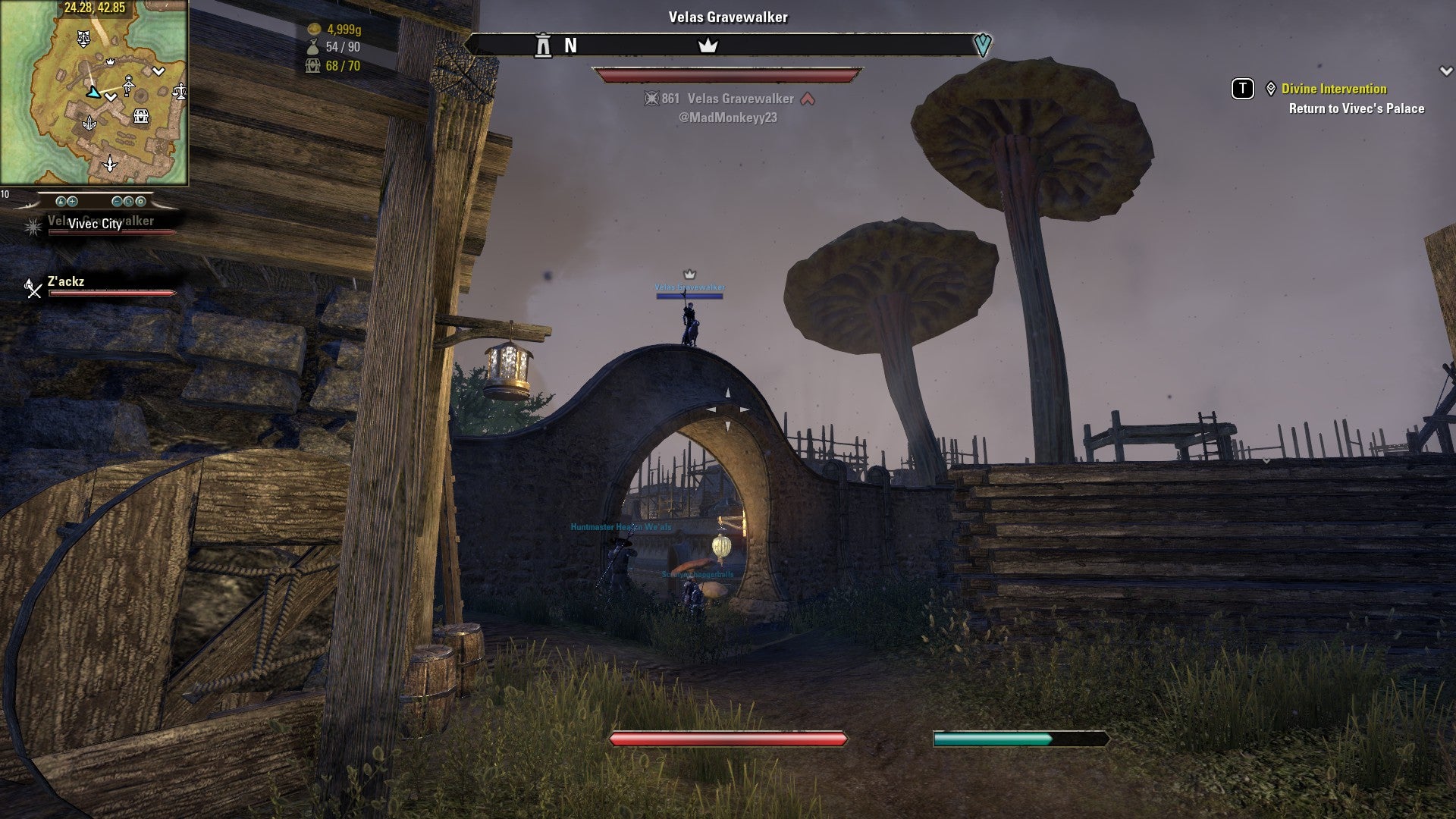
Task: Click the player name @MadMonkeyy23
Action: (727, 118)
